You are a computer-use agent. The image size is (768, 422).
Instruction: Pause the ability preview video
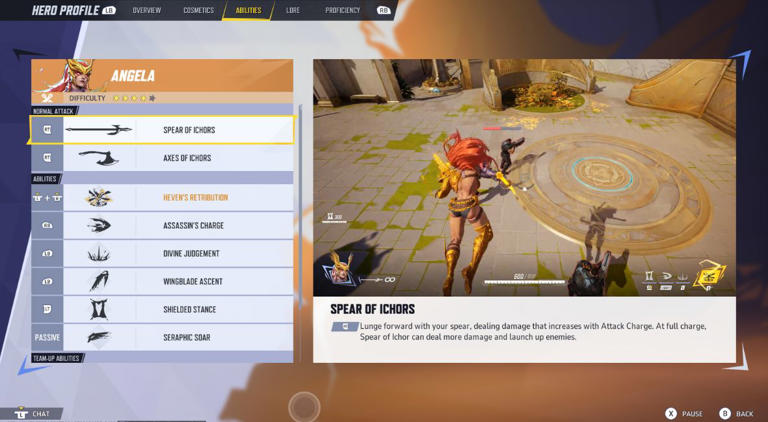pyautogui.click(x=682, y=413)
